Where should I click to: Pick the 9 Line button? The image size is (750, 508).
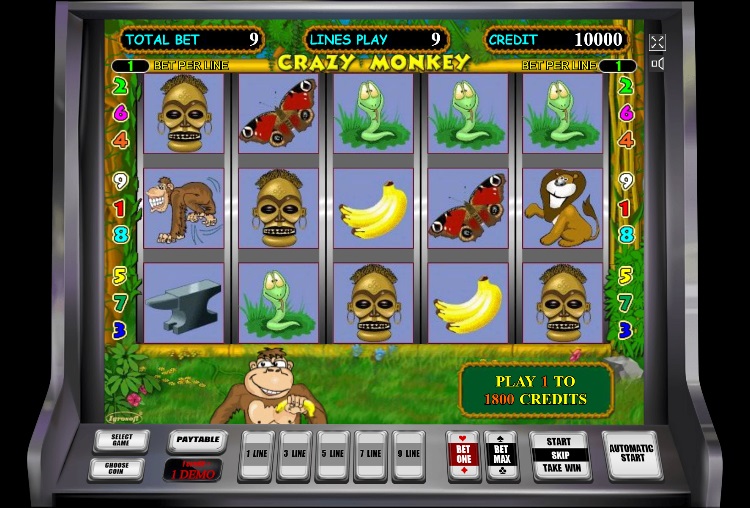pos(408,455)
